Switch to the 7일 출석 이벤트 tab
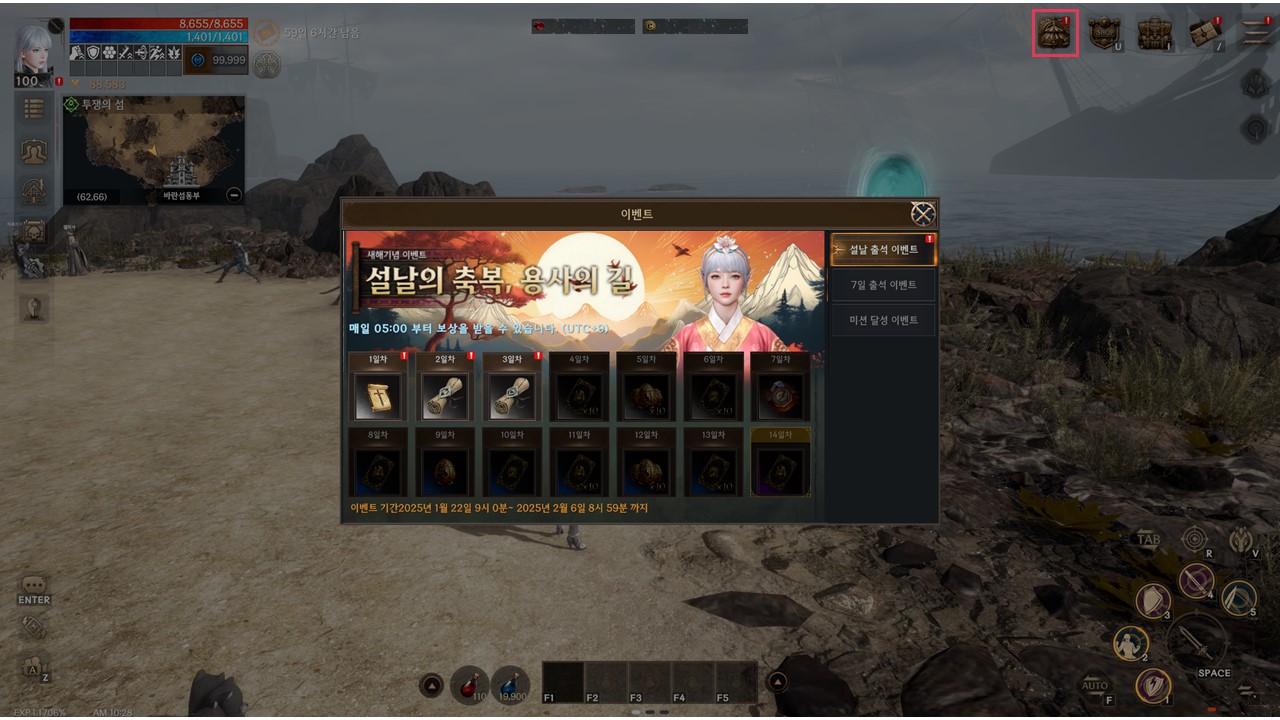 pyautogui.click(x=883, y=285)
